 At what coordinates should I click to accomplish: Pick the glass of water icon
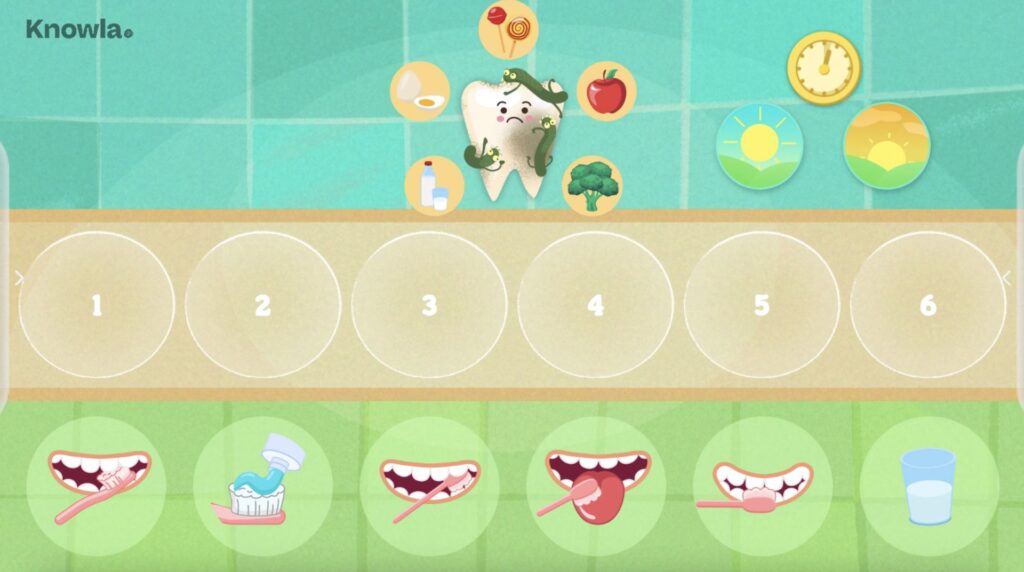[928, 486]
